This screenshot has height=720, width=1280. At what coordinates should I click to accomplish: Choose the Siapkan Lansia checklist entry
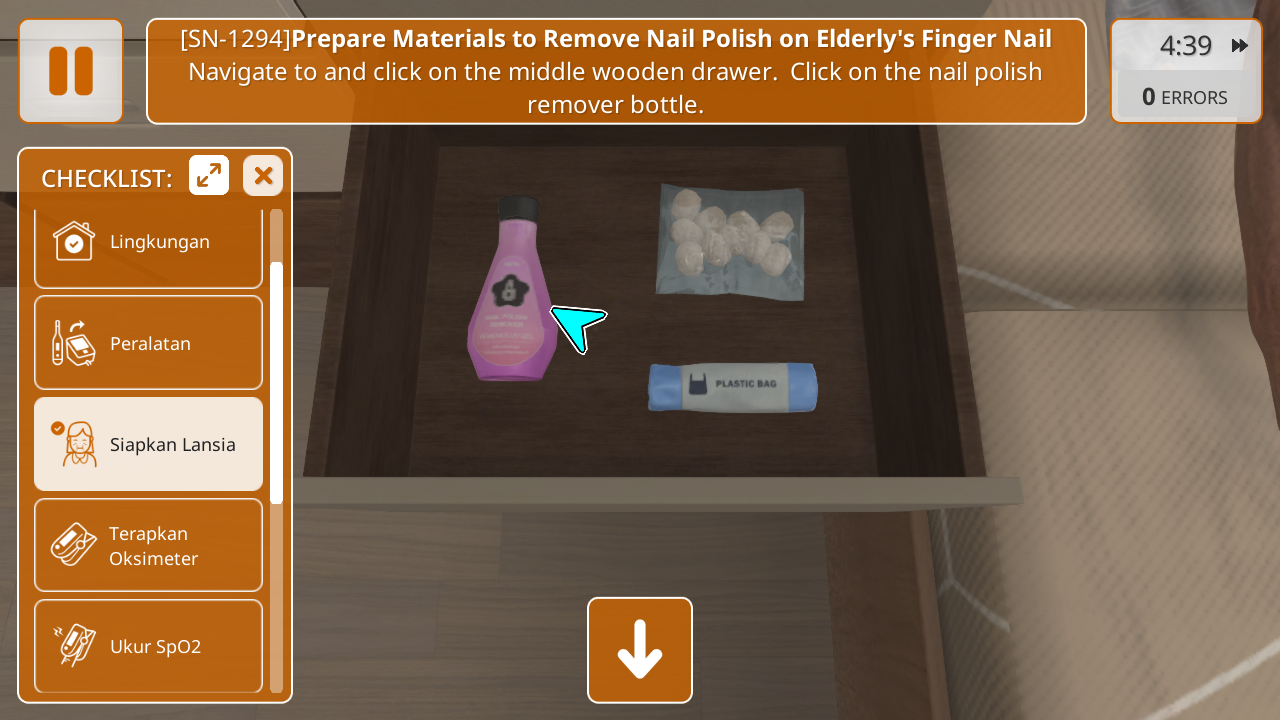click(x=148, y=444)
